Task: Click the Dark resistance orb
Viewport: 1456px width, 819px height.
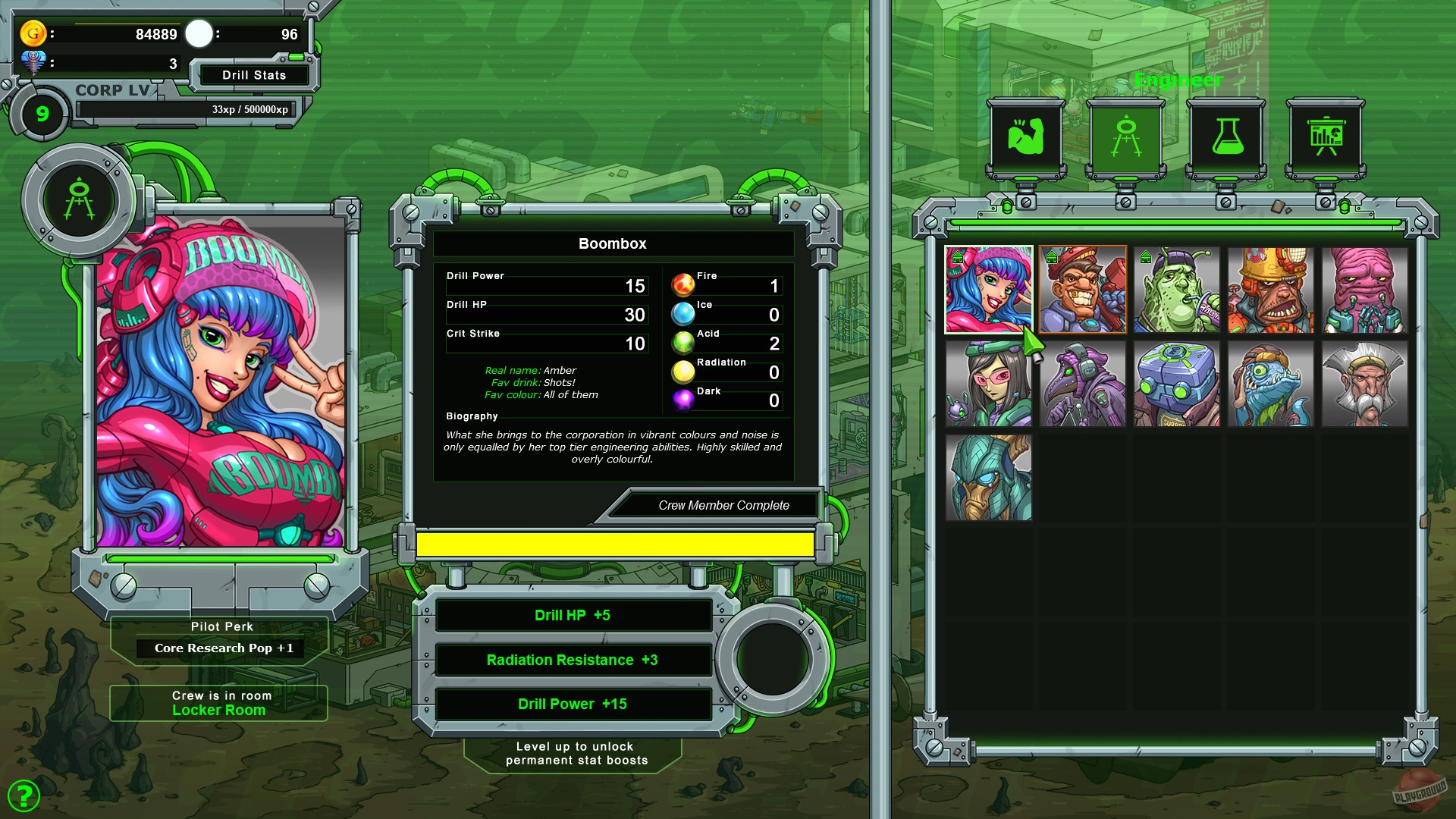Action: (x=682, y=401)
